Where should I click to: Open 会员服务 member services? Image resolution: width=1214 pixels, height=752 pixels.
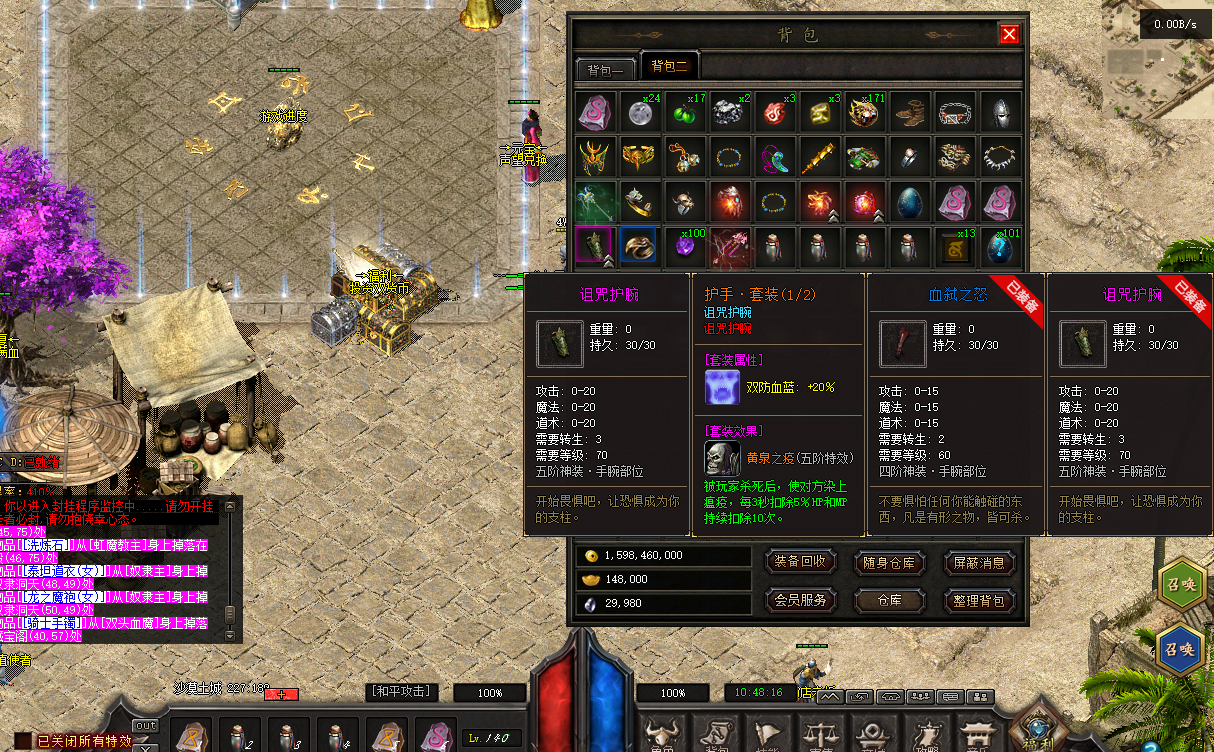click(800, 600)
